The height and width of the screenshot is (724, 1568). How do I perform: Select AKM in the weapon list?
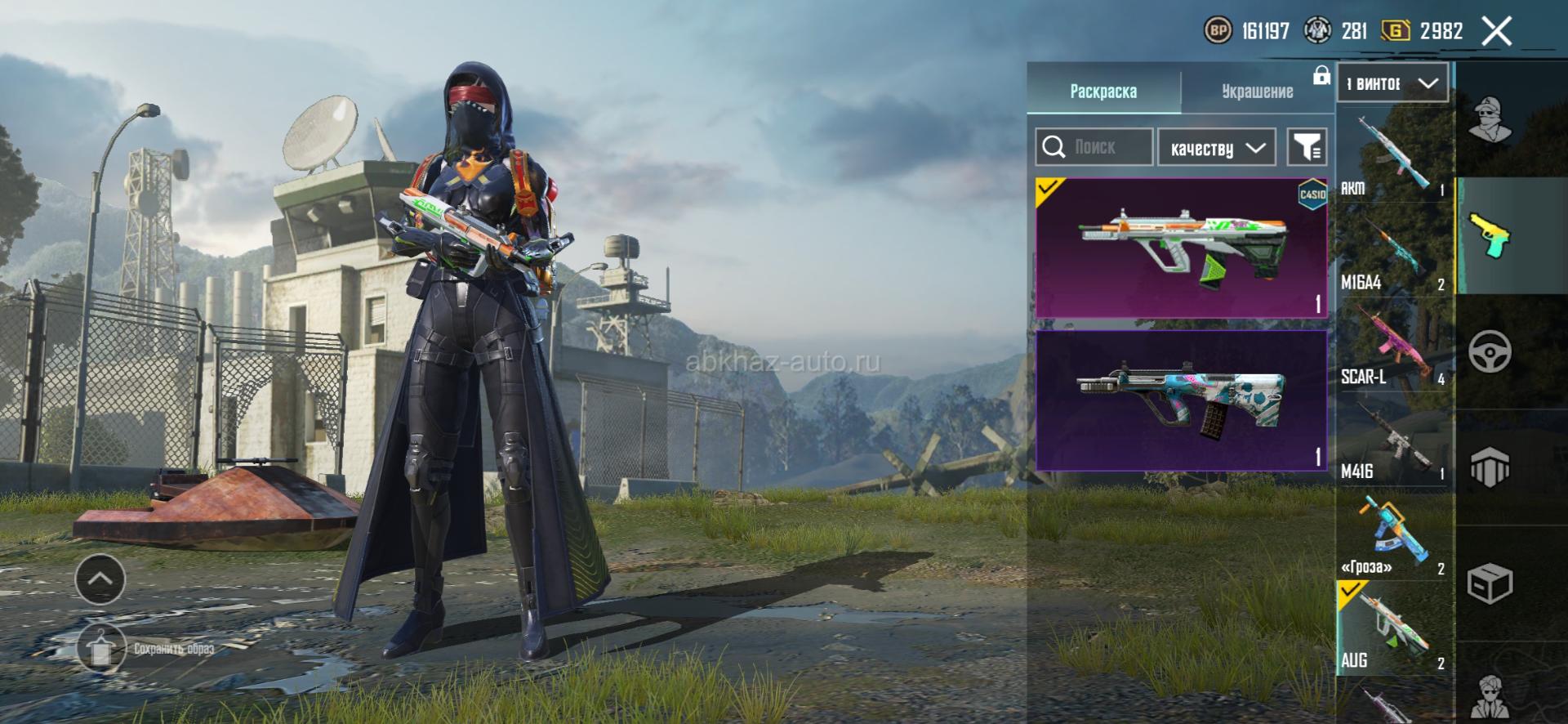coord(1393,157)
